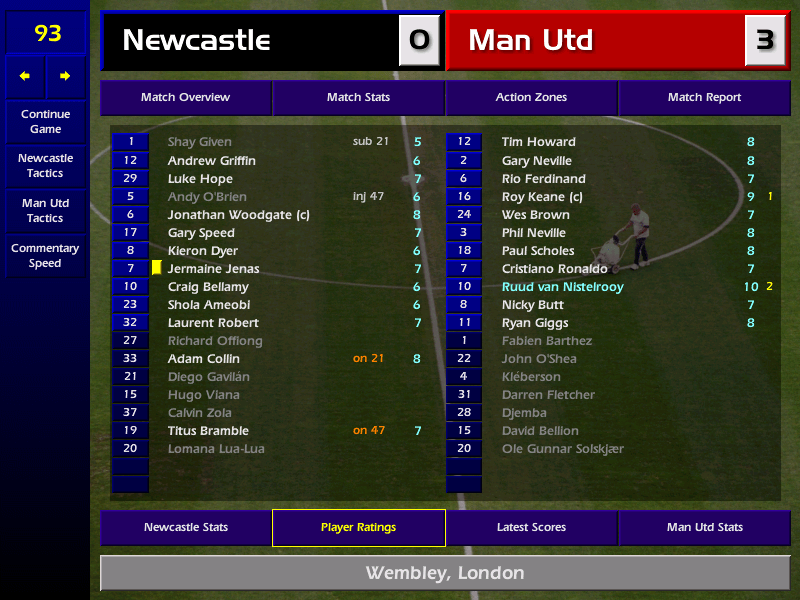Show Newcastle Stats
Image resolution: width=800 pixels, height=600 pixels.
click(185, 528)
